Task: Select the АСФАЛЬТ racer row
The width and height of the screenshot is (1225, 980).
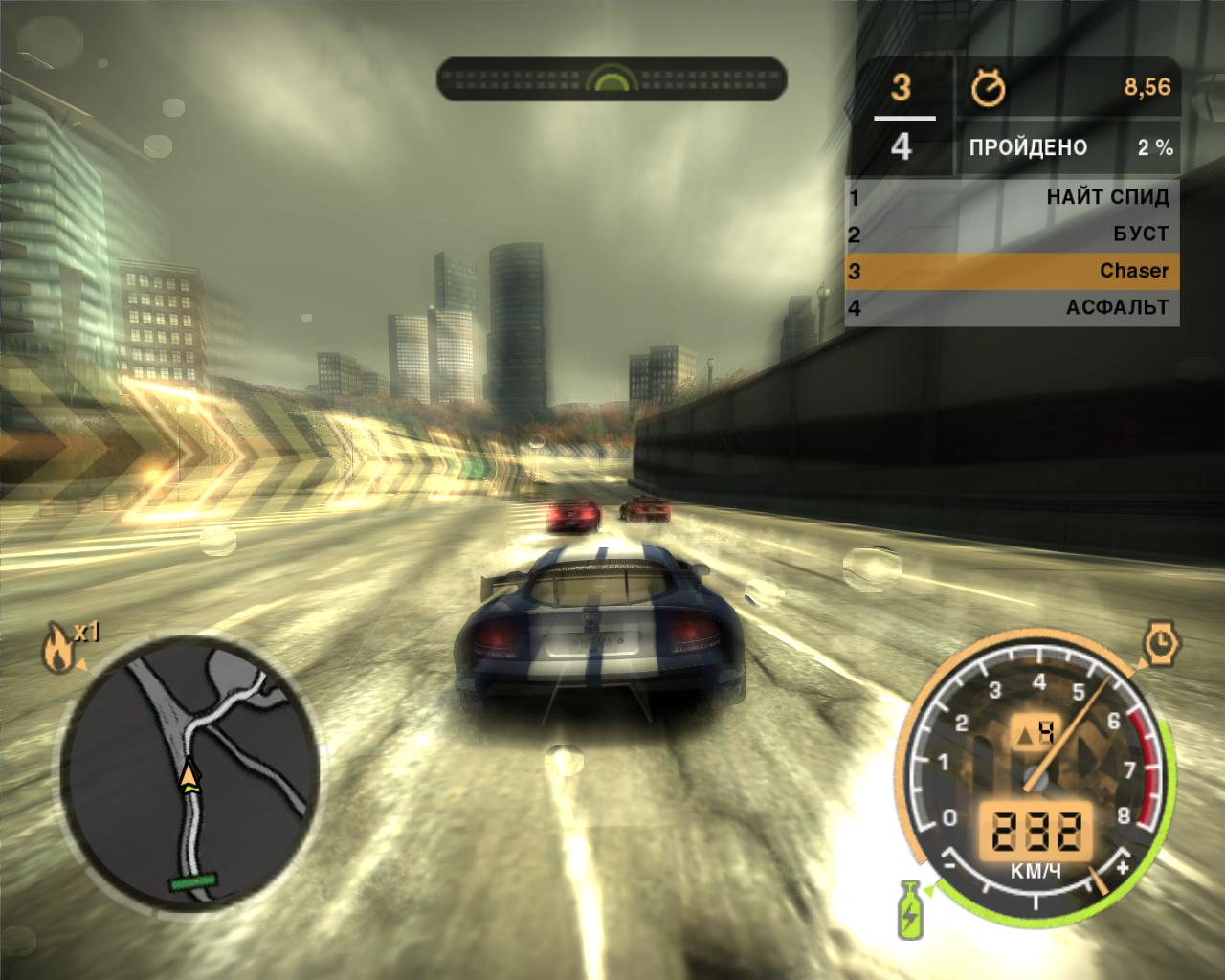Action: 1011,307
